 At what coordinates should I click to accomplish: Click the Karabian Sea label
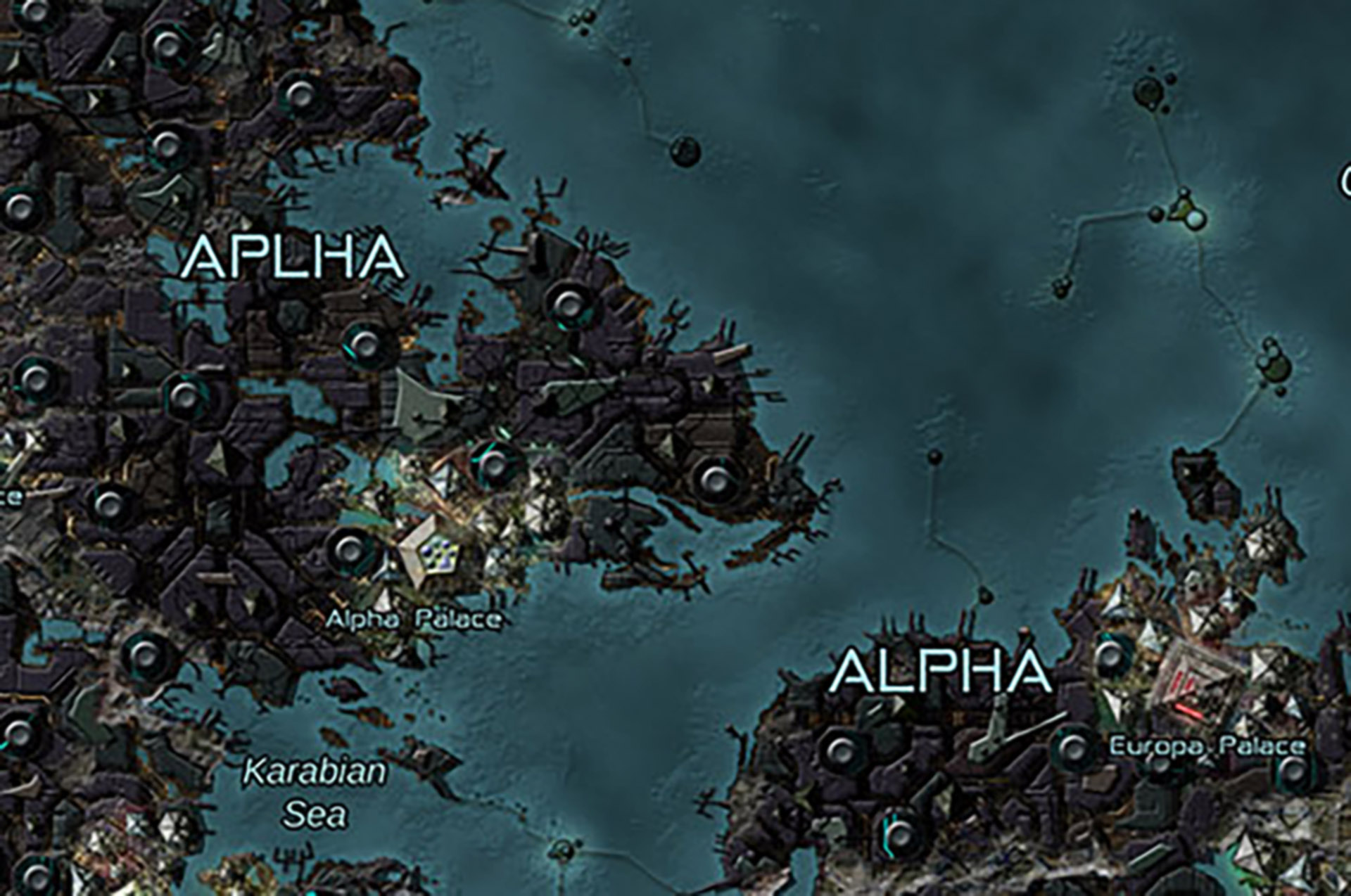click(x=315, y=793)
